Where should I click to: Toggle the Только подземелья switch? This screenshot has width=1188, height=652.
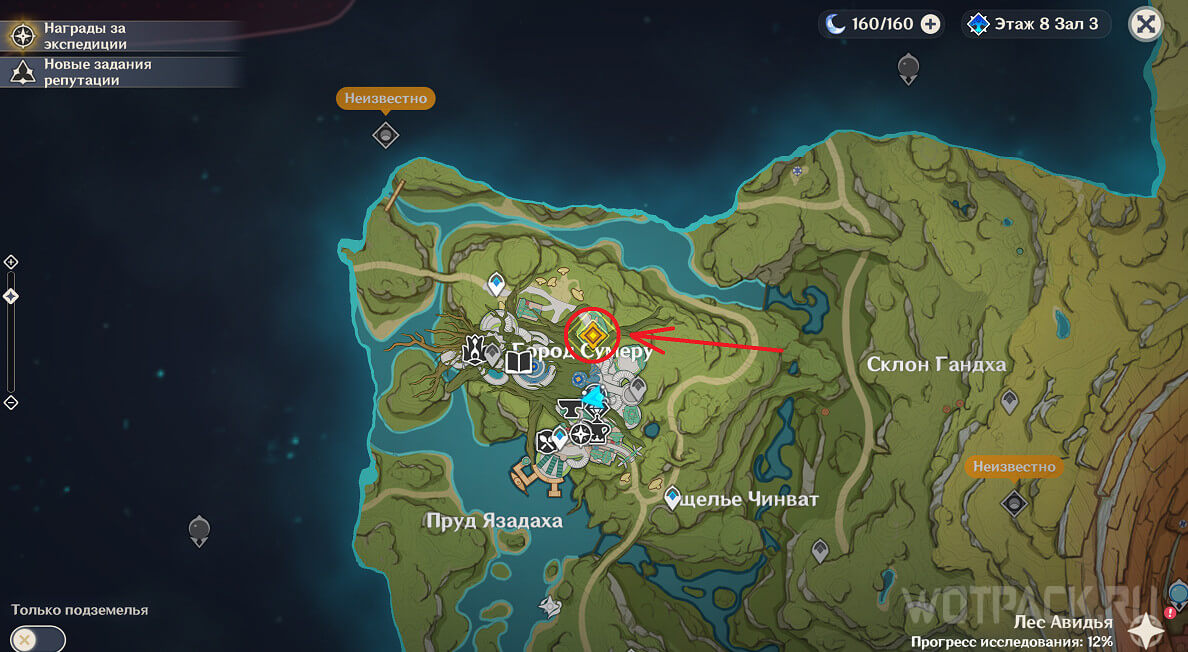pyautogui.click(x=38, y=639)
